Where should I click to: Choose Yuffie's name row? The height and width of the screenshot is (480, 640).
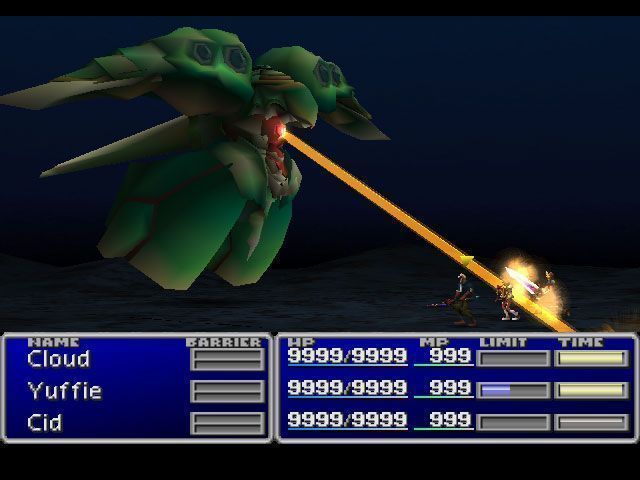(65, 391)
